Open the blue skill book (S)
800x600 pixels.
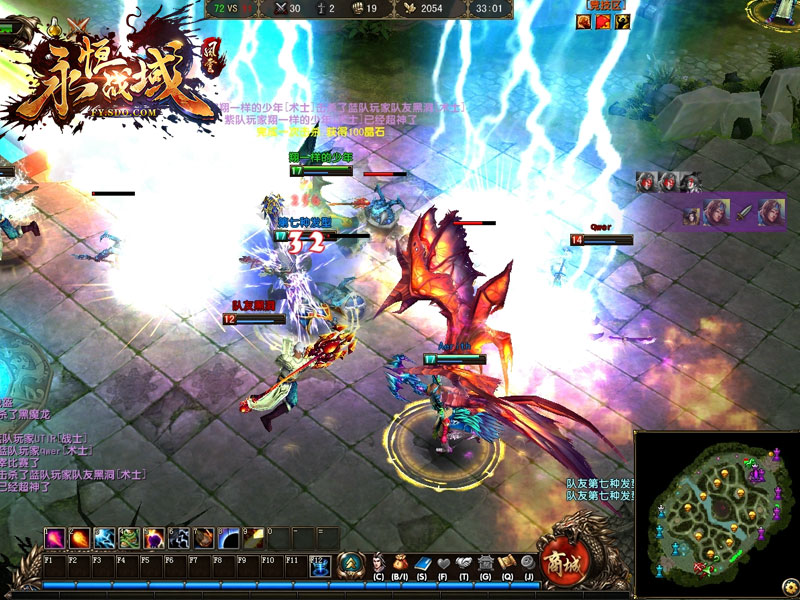coord(422,563)
